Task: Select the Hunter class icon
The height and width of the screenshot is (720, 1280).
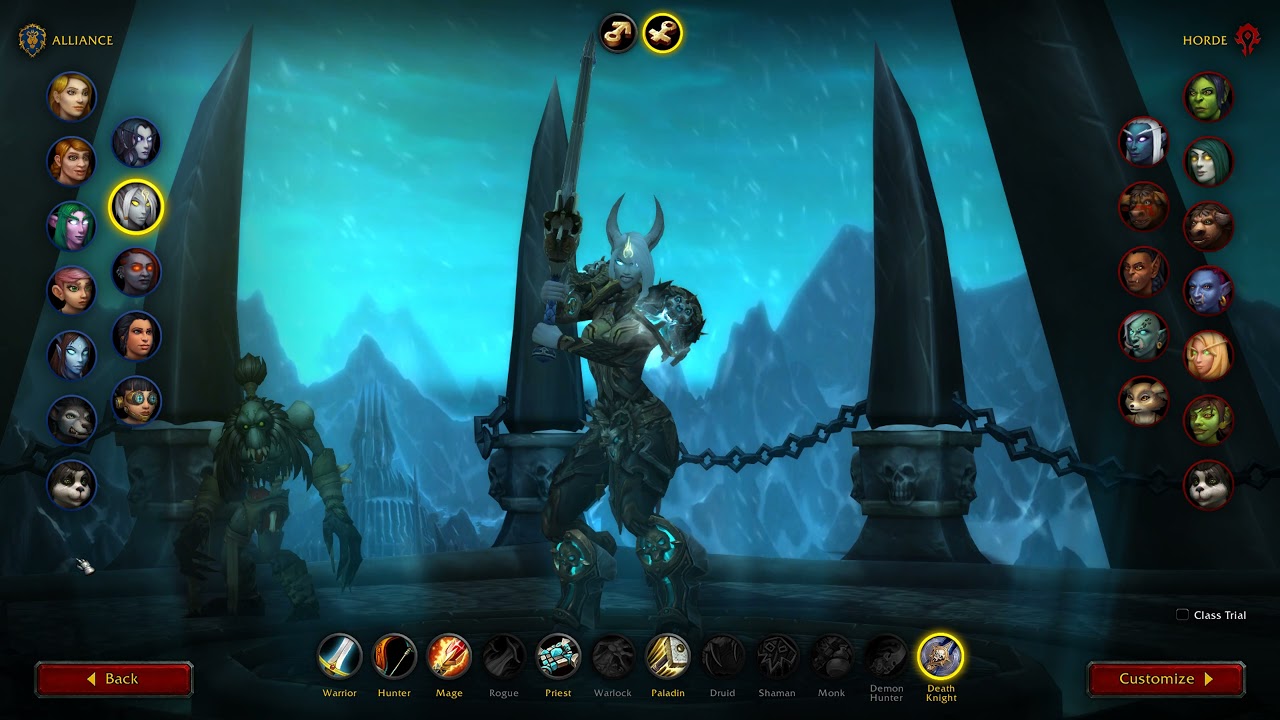Action: [x=394, y=658]
